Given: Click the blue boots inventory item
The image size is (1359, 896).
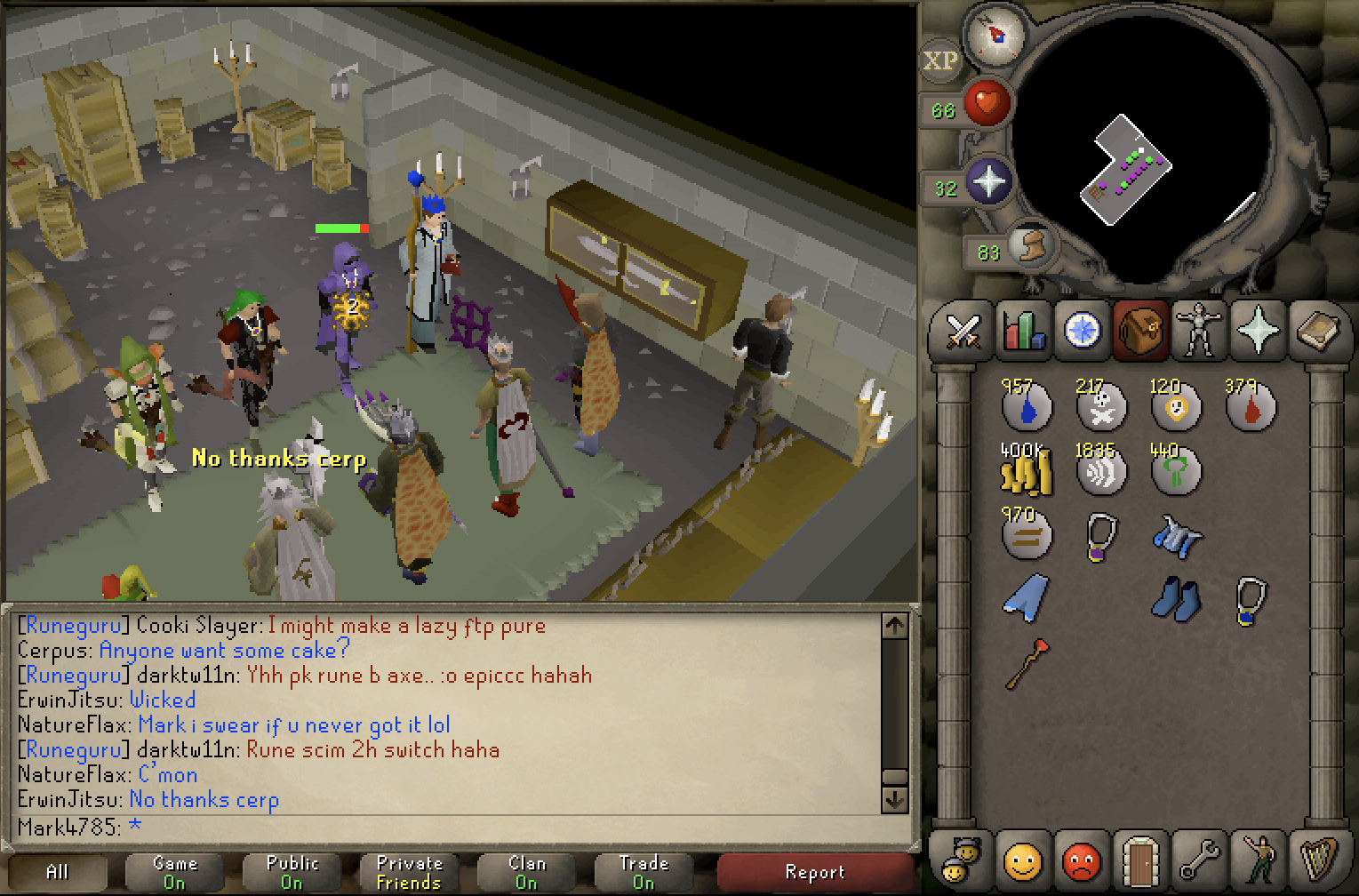Looking at the screenshot, I should (1176, 598).
